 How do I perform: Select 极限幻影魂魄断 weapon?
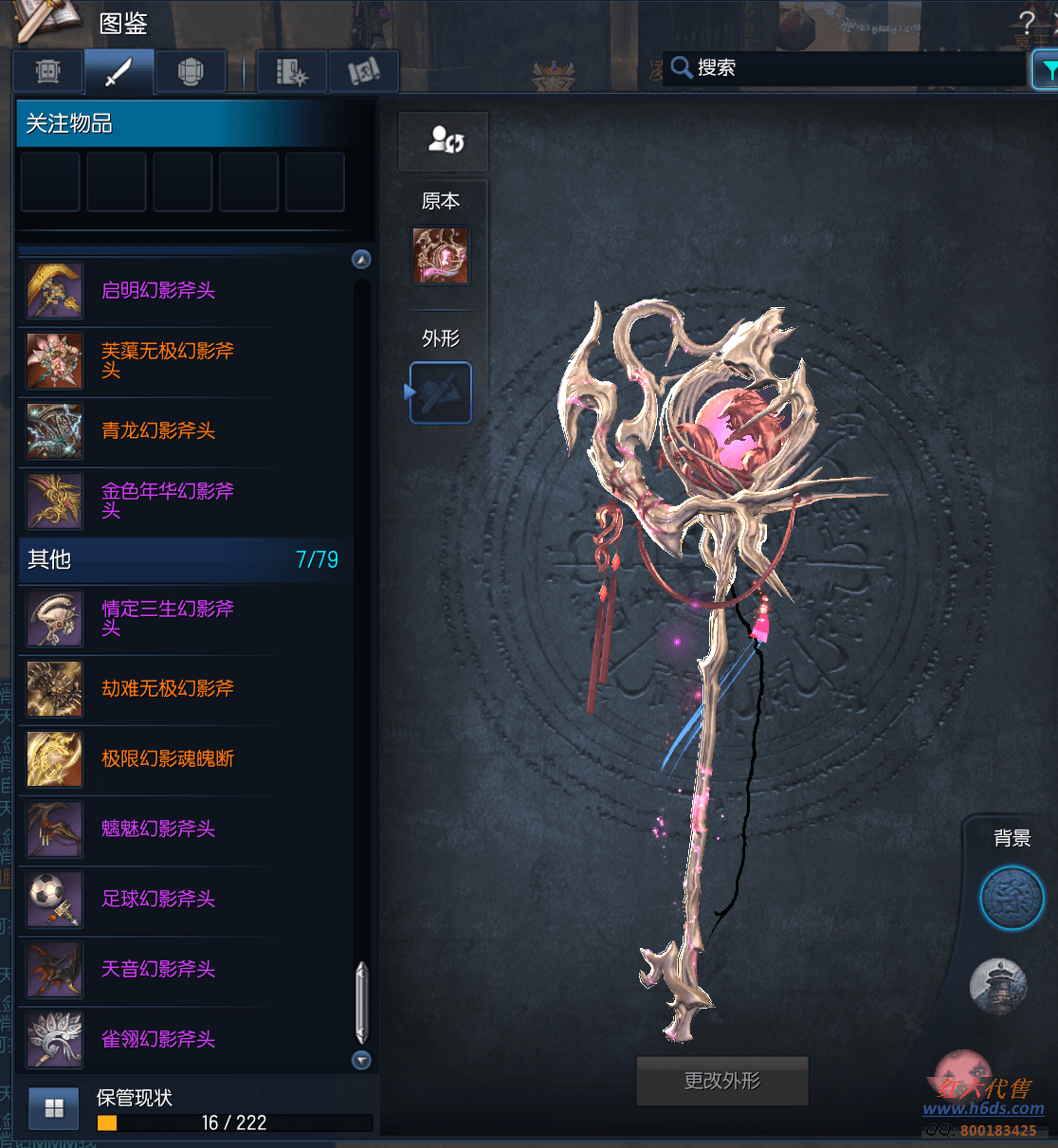point(167,759)
